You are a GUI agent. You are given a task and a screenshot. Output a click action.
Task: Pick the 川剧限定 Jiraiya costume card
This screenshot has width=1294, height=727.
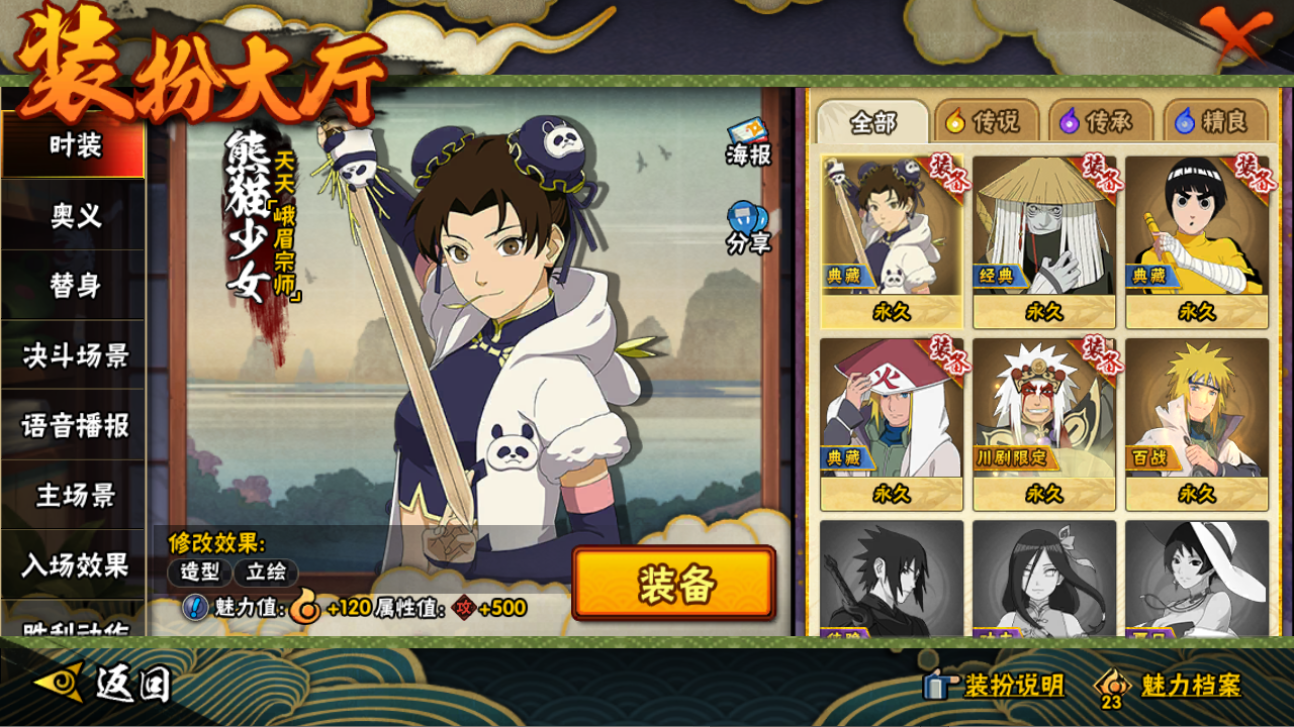tap(1044, 423)
